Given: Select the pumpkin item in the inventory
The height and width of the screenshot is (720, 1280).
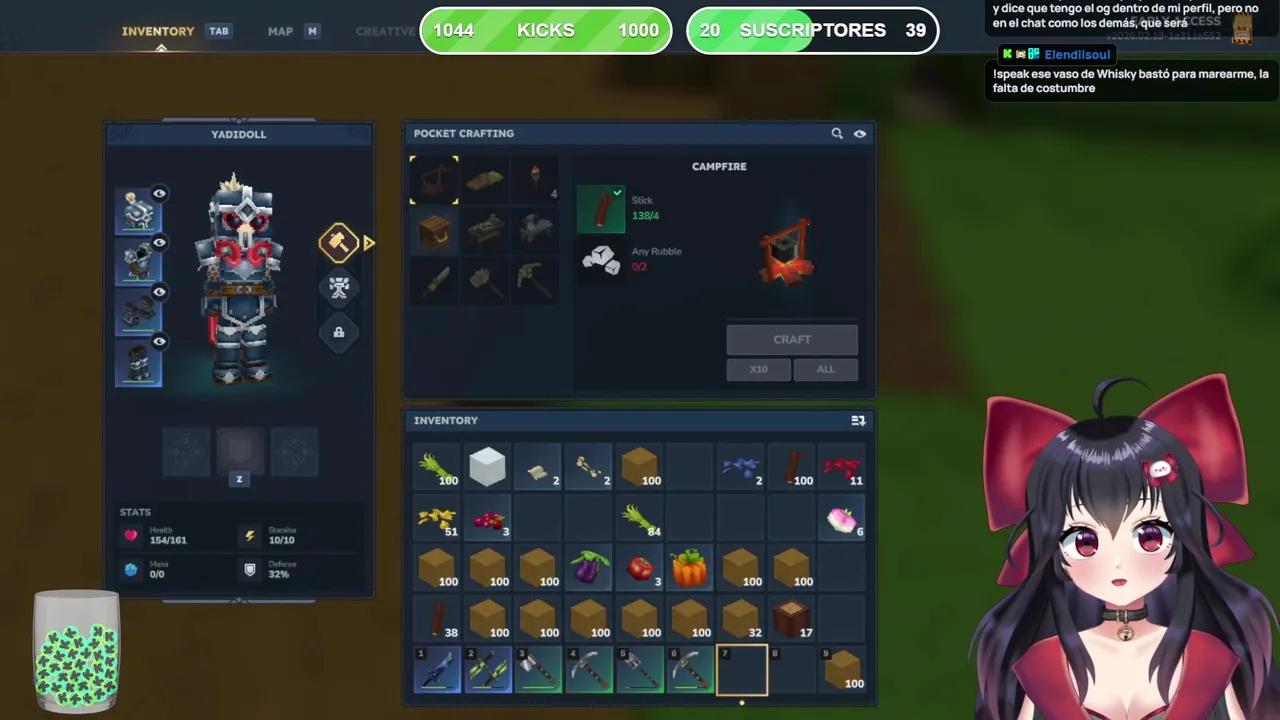Looking at the screenshot, I should pyautogui.click(x=688, y=568).
